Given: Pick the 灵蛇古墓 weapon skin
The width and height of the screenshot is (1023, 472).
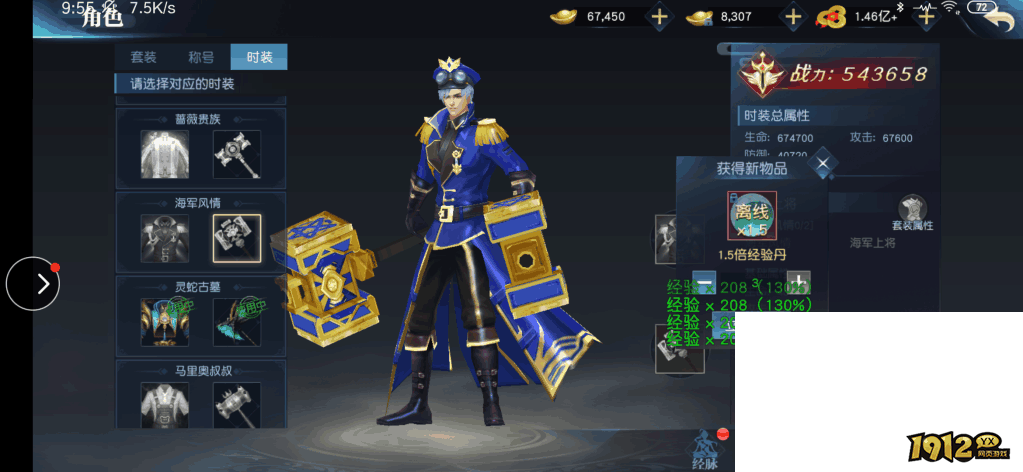Looking at the screenshot, I should coord(237,322).
